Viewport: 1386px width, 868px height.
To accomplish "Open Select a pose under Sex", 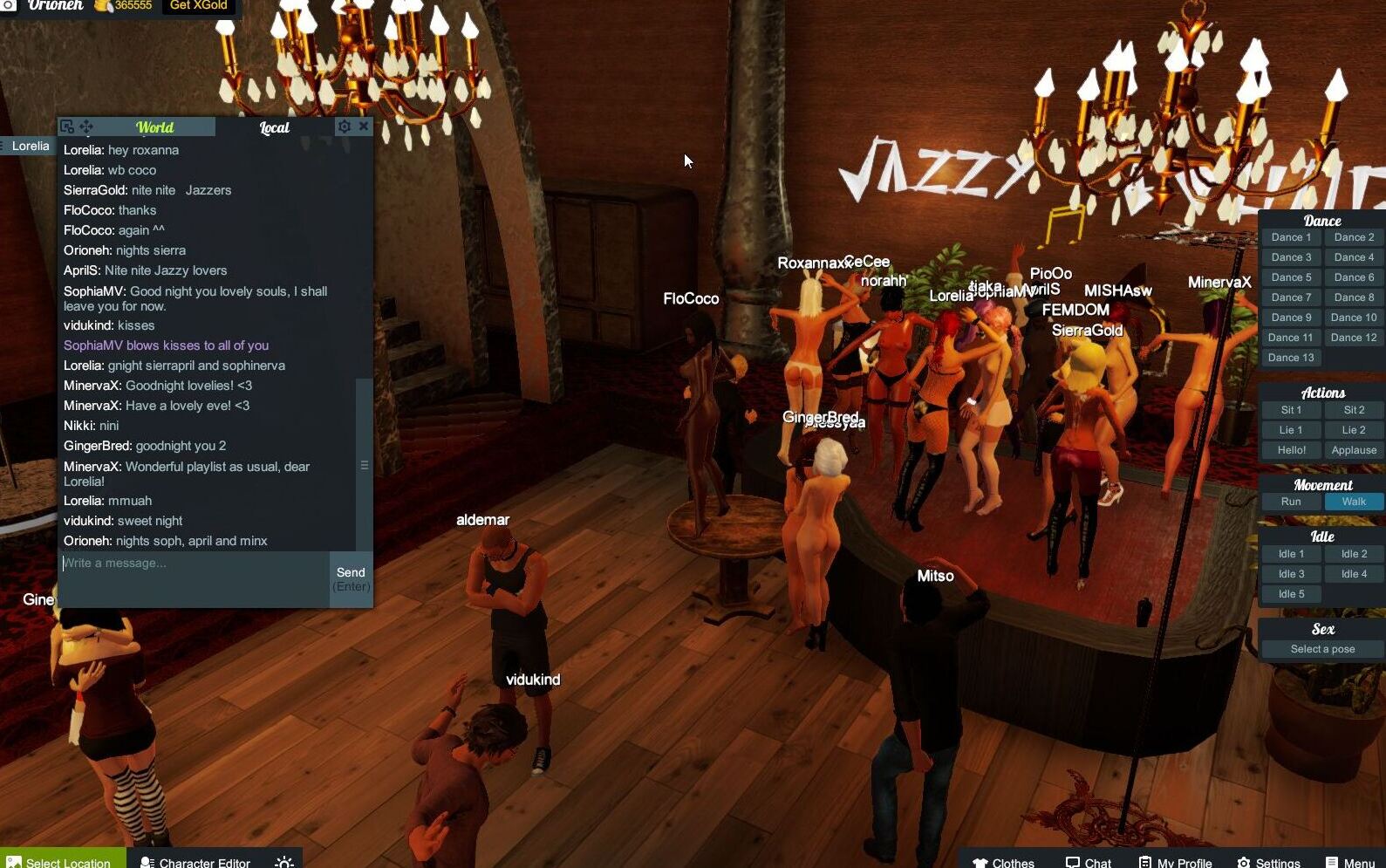I will [1321, 648].
